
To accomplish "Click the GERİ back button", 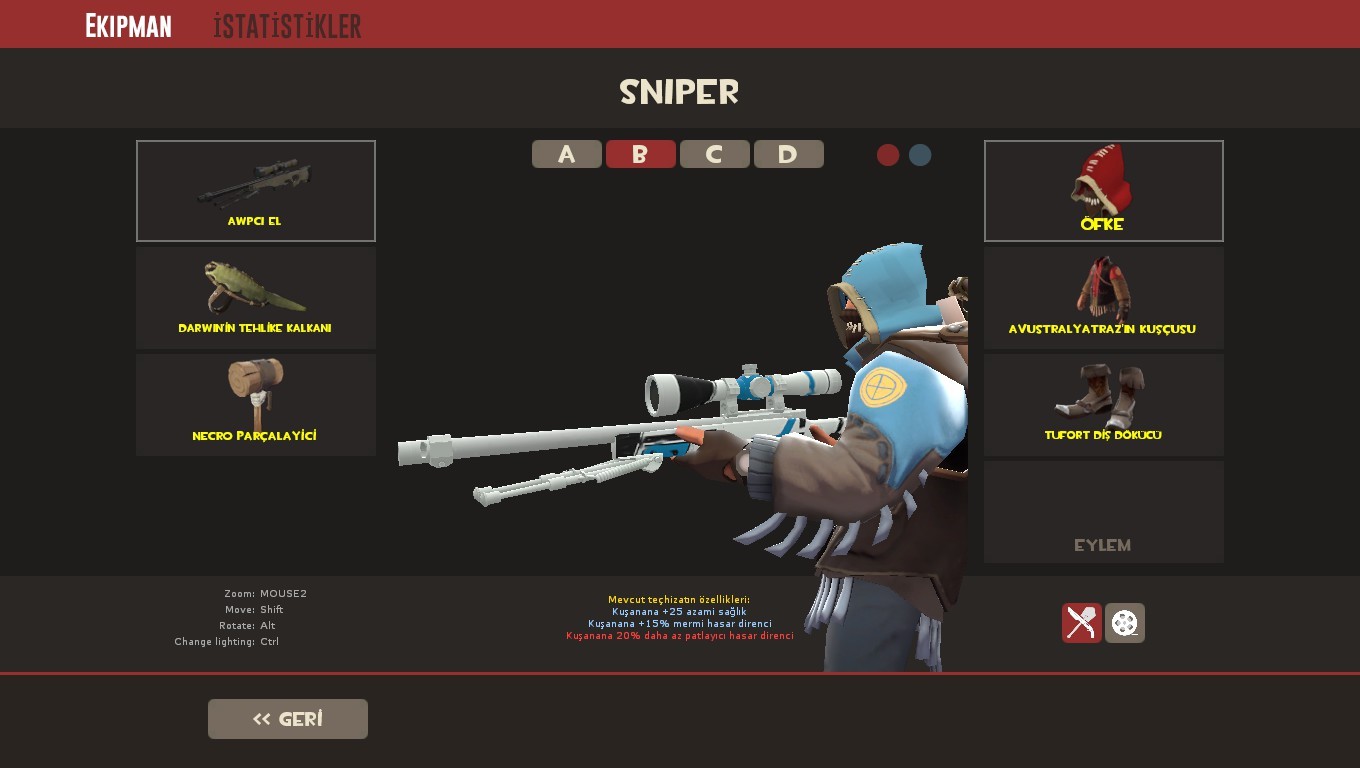I will [x=288, y=718].
